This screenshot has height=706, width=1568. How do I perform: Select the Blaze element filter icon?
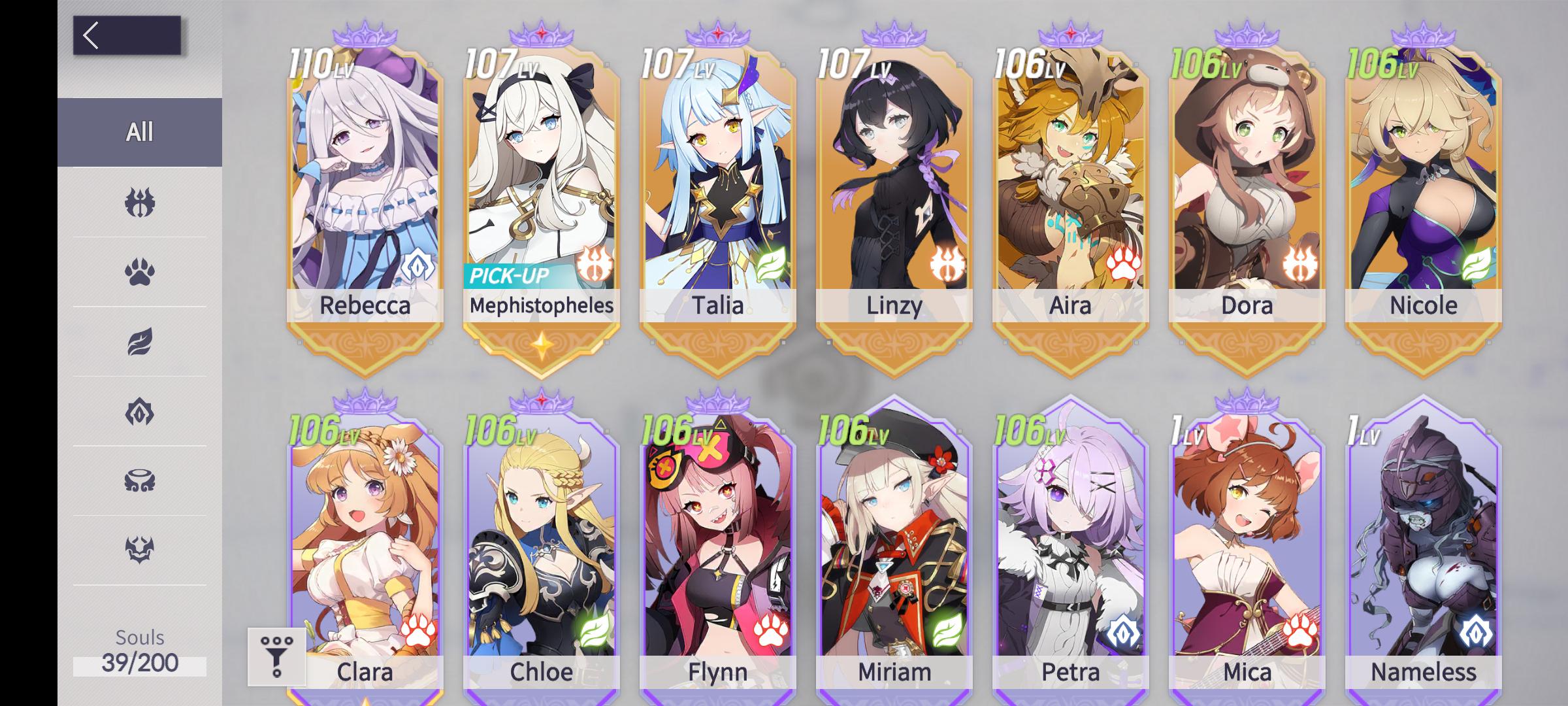point(139,201)
